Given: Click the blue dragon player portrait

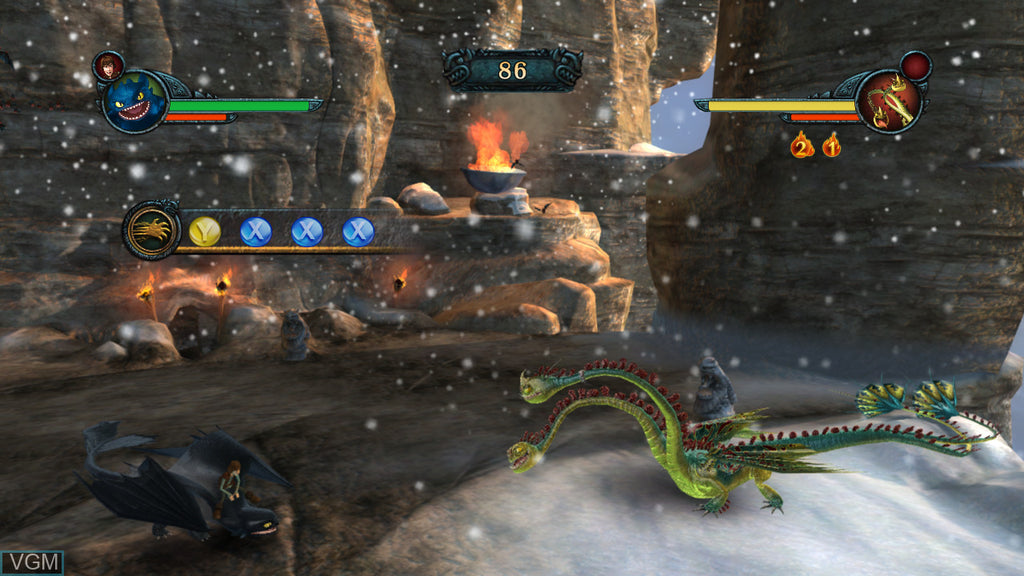Looking at the screenshot, I should [x=133, y=102].
